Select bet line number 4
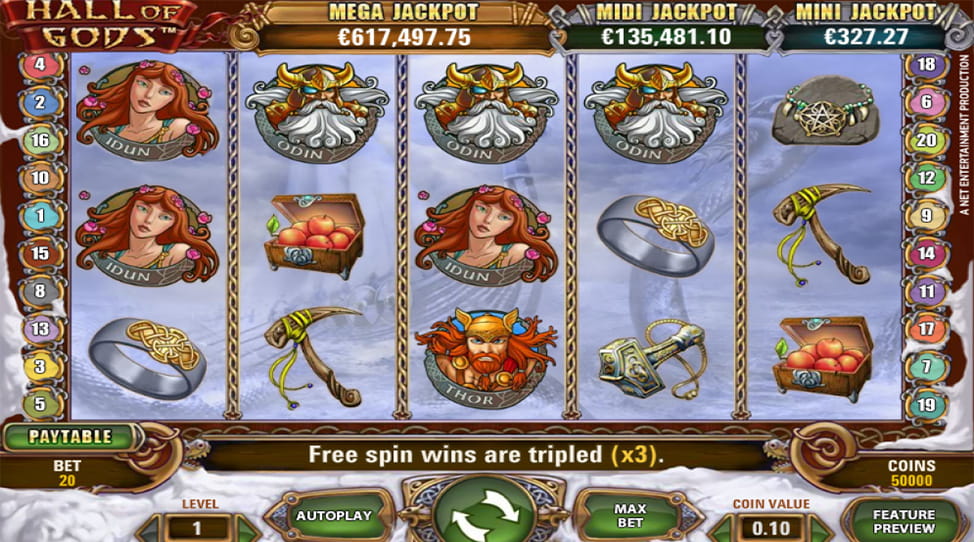This screenshot has width=974, height=542. 41,65
